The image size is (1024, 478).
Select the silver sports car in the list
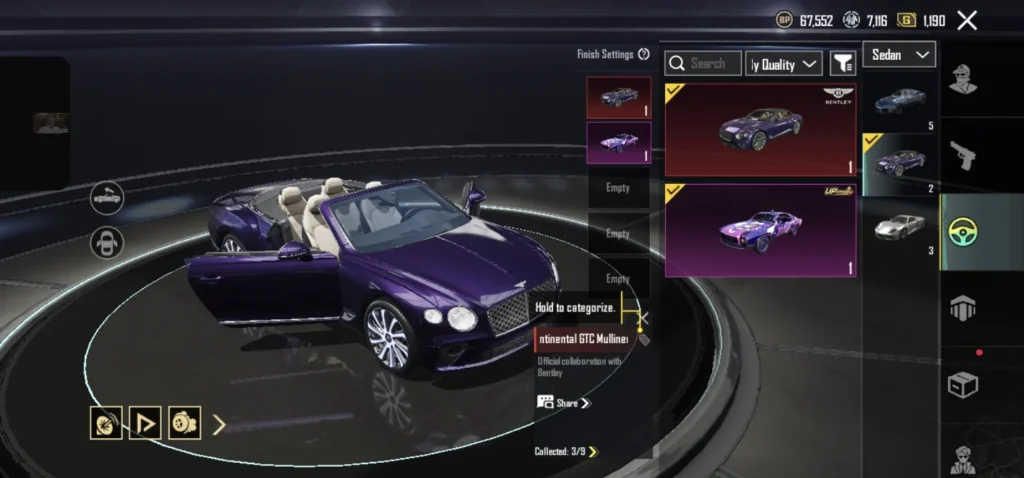tap(901, 228)
